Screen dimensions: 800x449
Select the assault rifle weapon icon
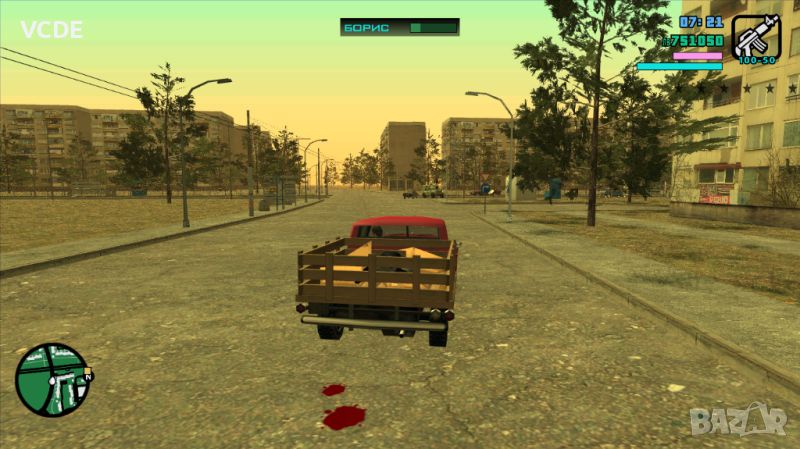[755, 37]
